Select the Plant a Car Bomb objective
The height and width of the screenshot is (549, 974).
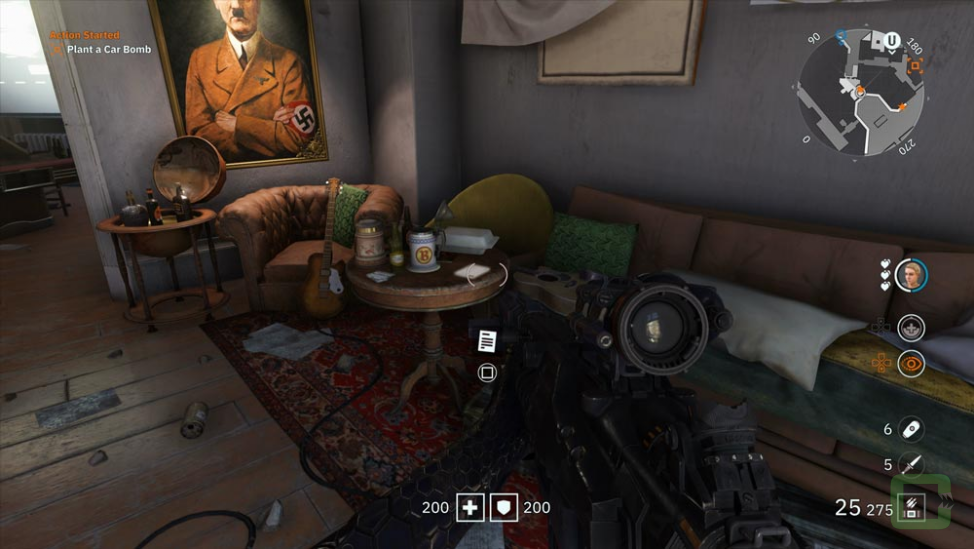(x=108, y=49)
